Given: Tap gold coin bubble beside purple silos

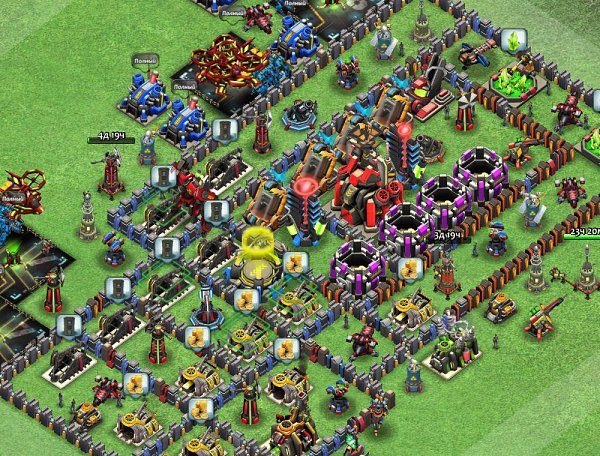Looking at the screenshot, I should coord(408,268).
